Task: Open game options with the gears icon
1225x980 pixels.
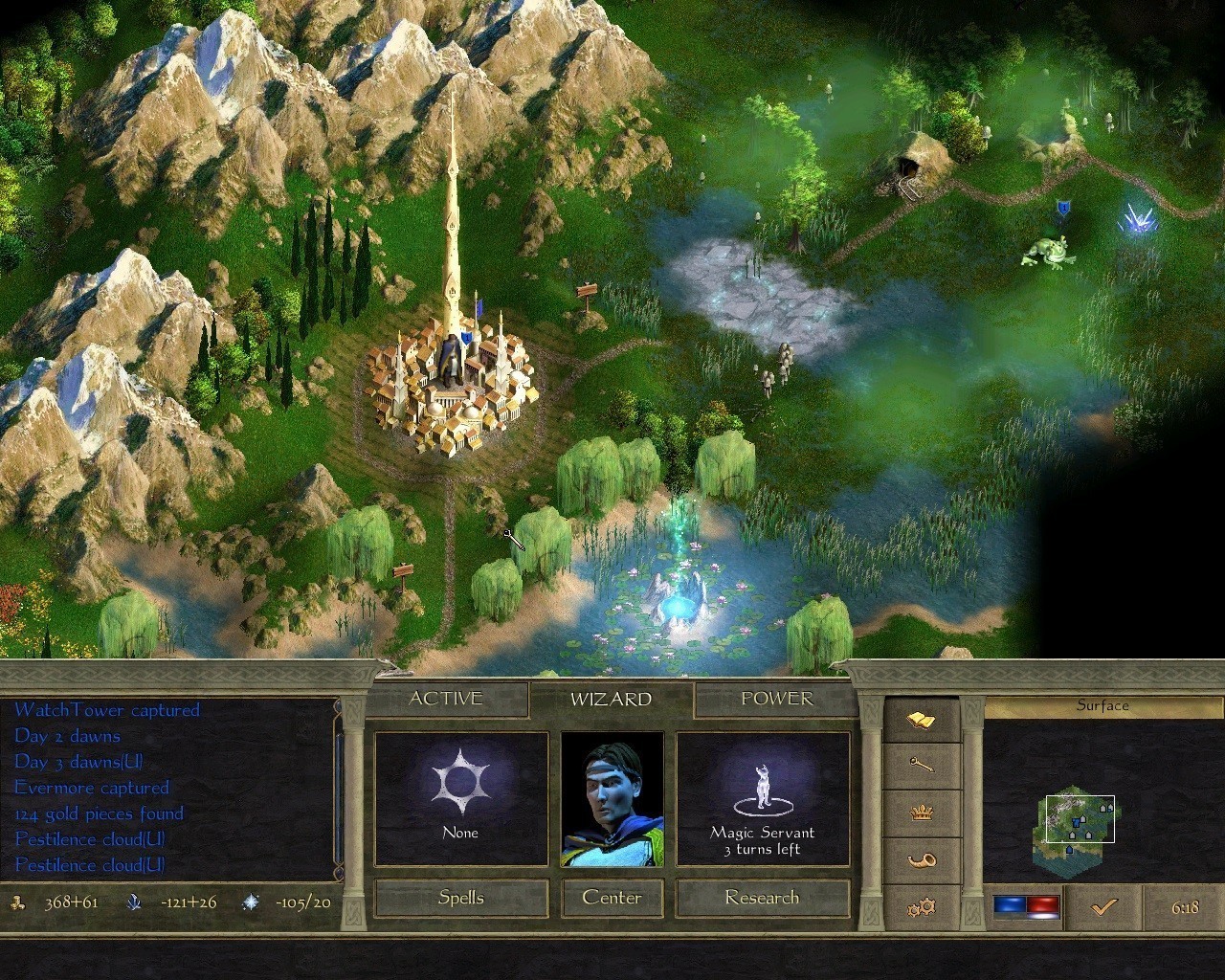Action: tap(921, 905)
